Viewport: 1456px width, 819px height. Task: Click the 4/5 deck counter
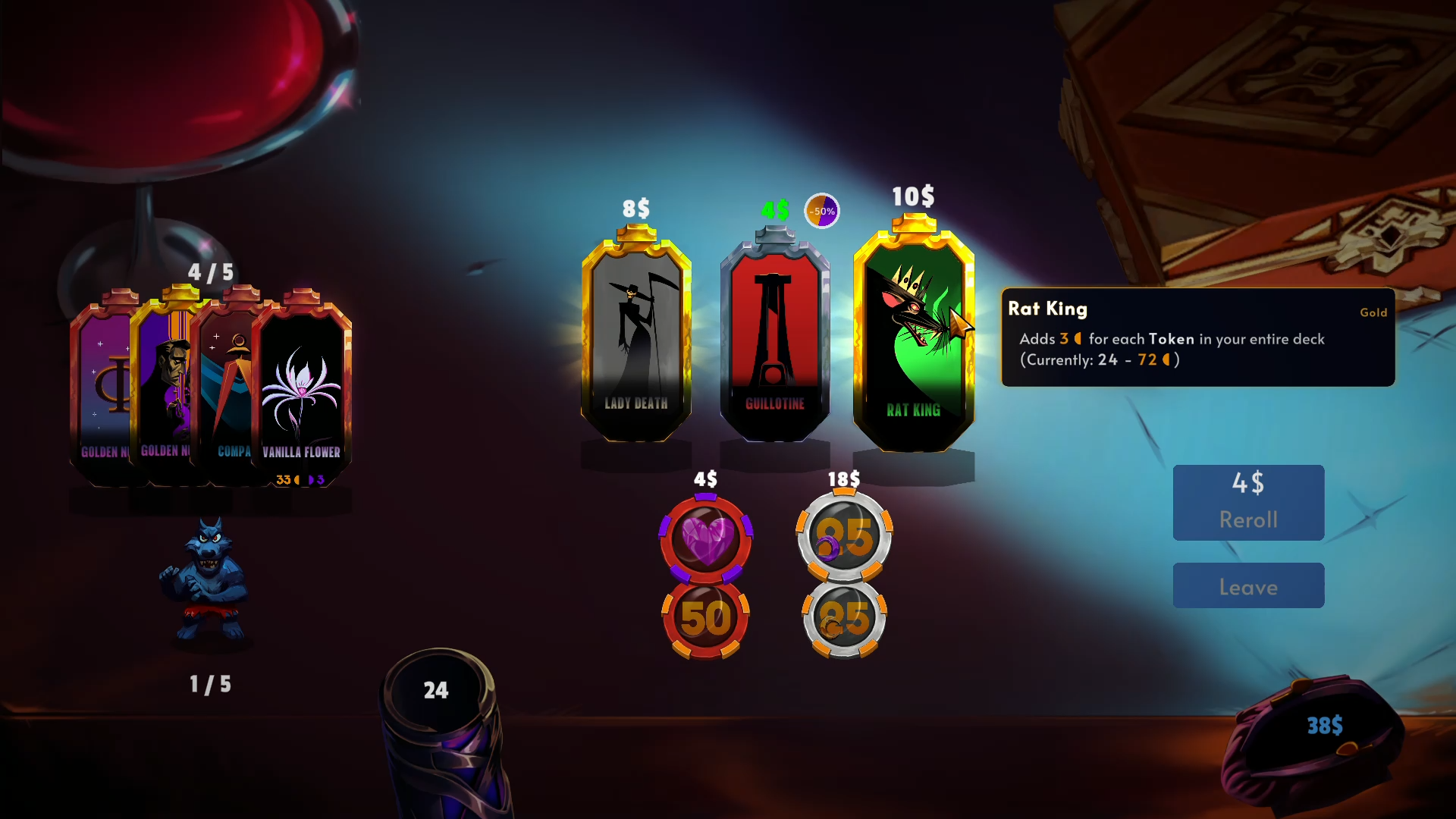pos(210,271)
